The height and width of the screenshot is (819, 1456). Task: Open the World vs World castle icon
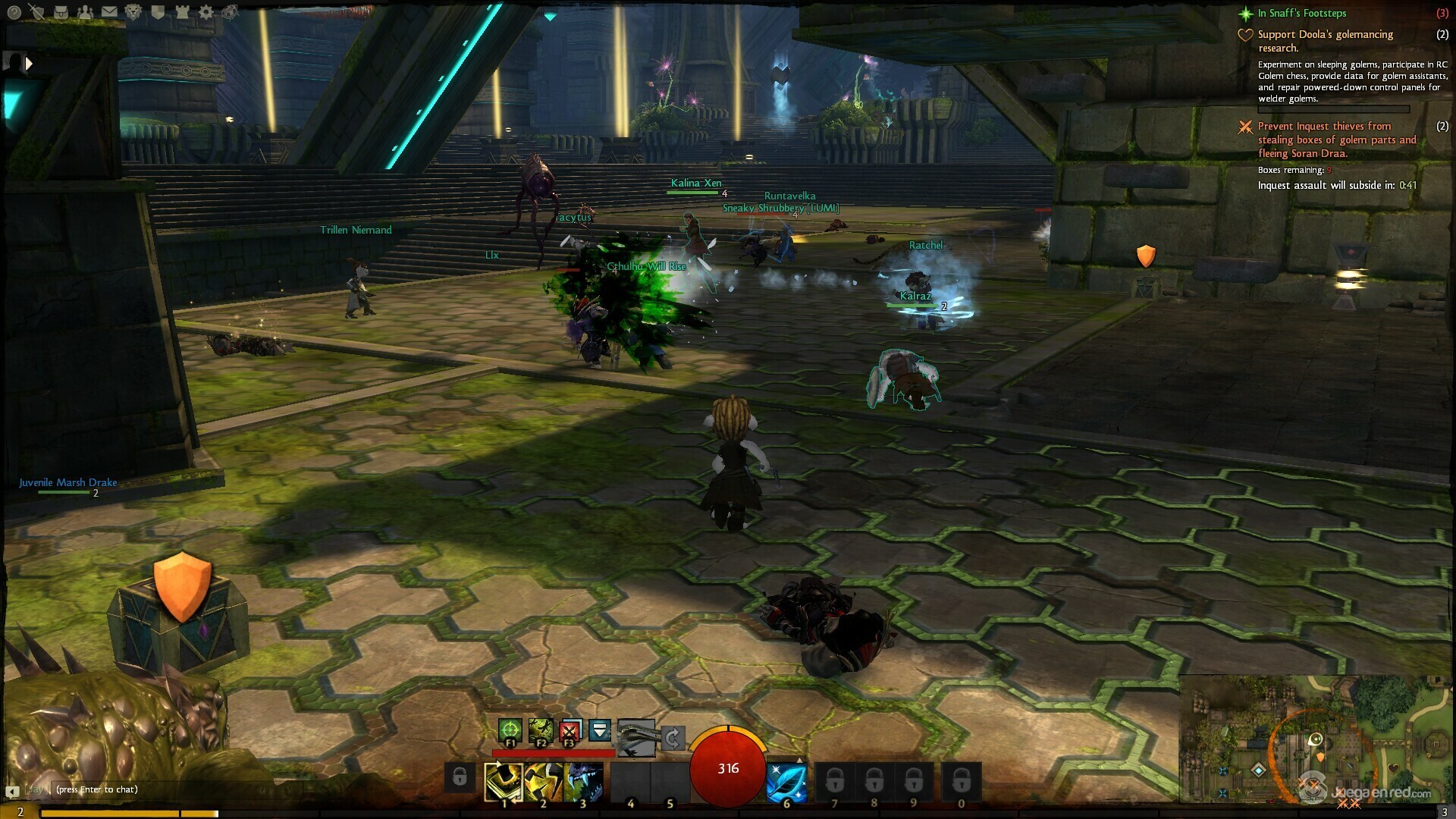click(182, 11)
